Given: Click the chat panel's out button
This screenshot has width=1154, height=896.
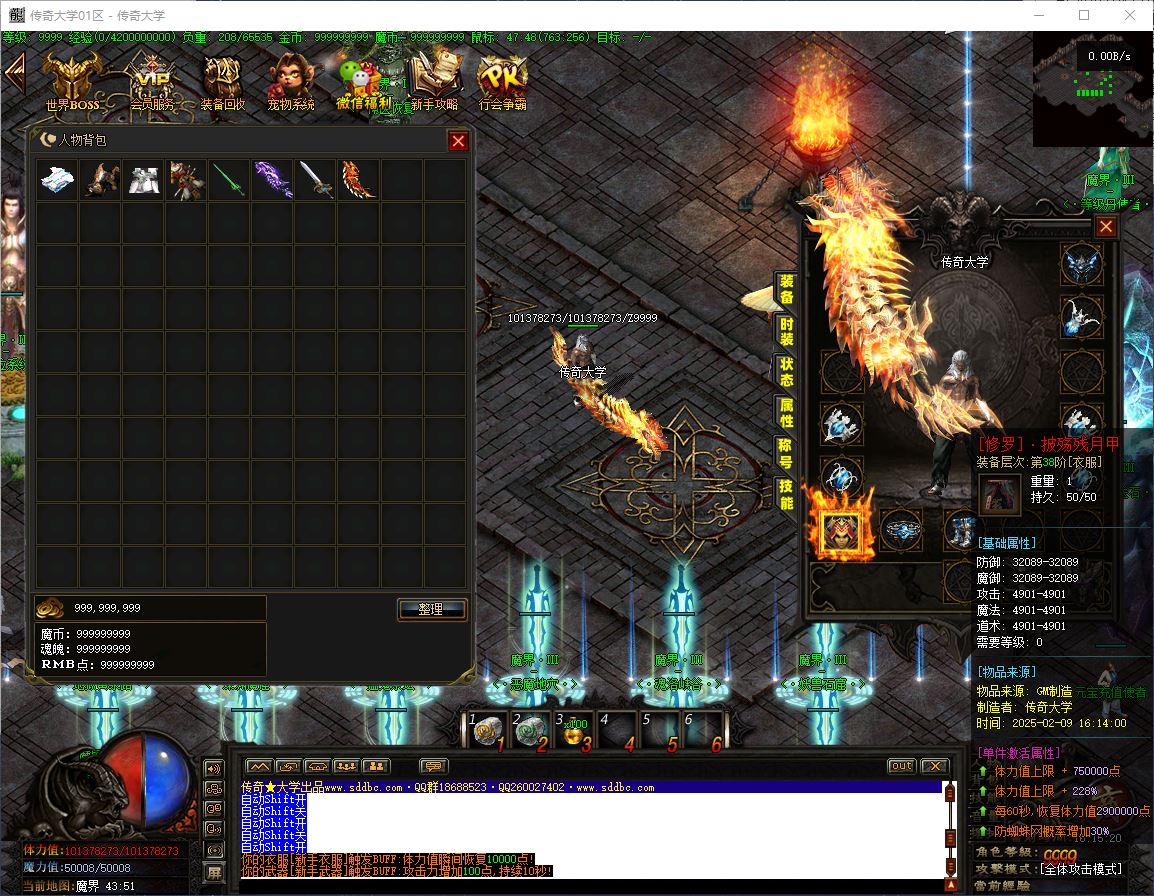Looking at the screenshot, I should point(901,766).
